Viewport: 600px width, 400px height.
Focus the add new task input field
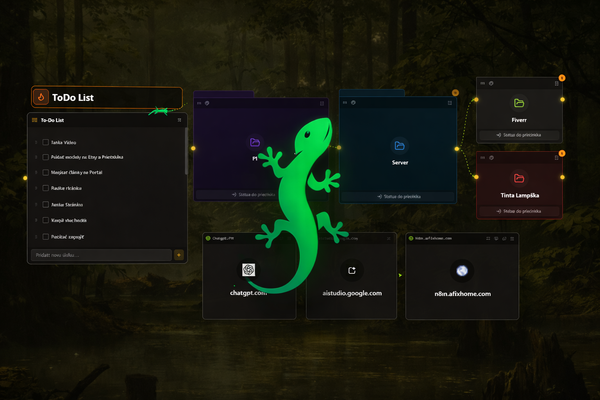101,255
